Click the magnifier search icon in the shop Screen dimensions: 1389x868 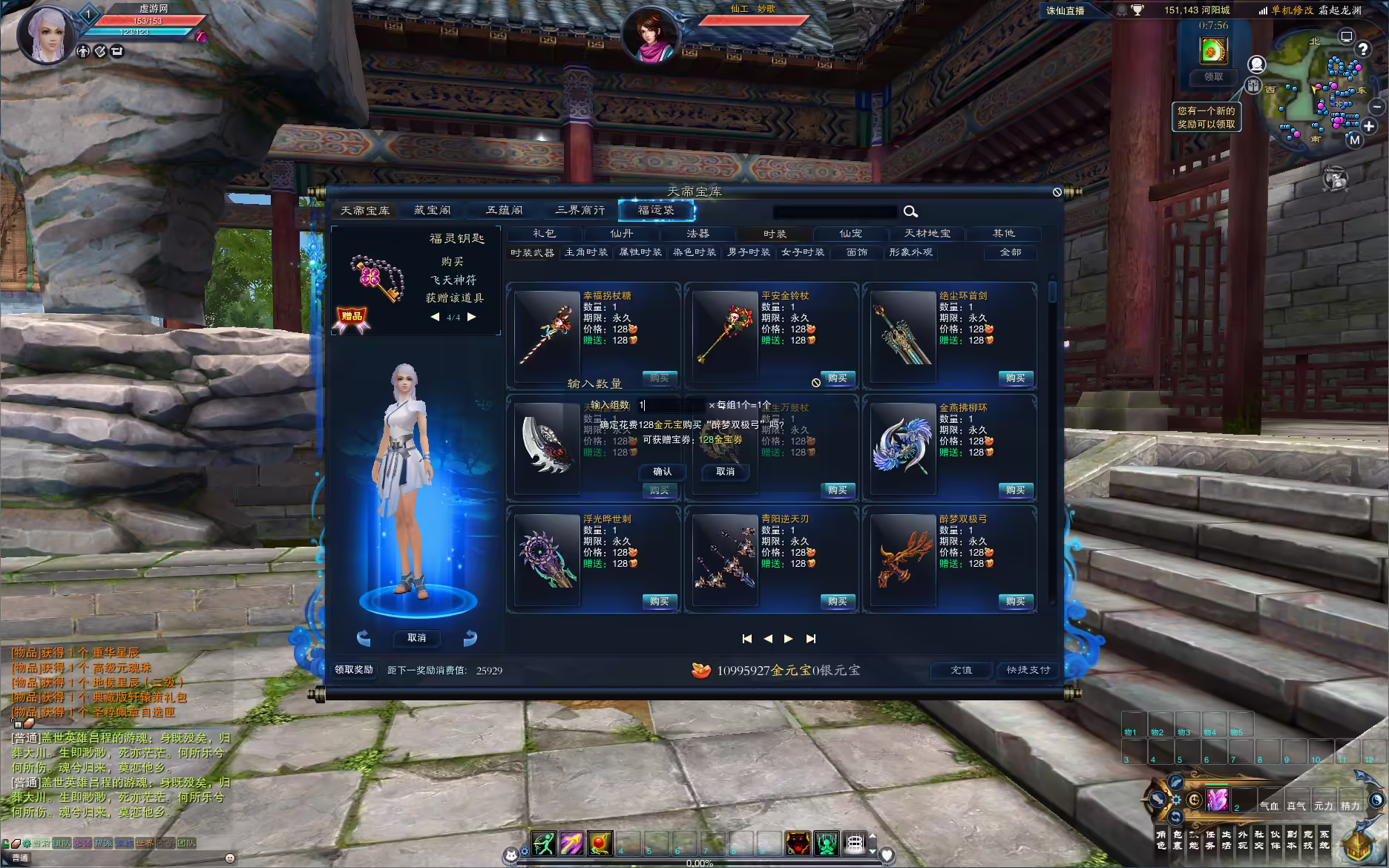pos(911,211)
